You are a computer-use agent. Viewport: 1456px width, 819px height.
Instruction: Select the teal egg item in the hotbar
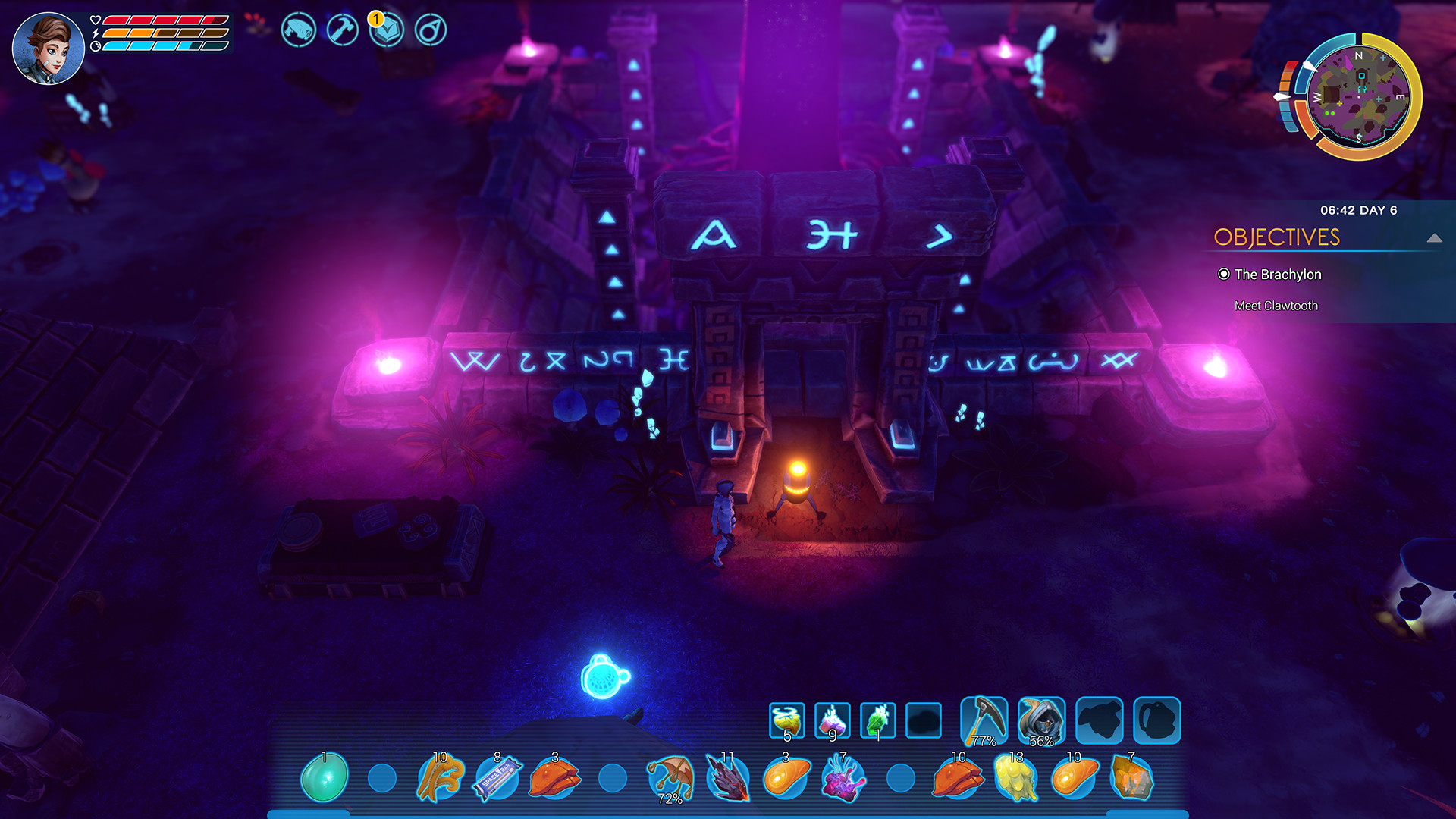(325, 776)
